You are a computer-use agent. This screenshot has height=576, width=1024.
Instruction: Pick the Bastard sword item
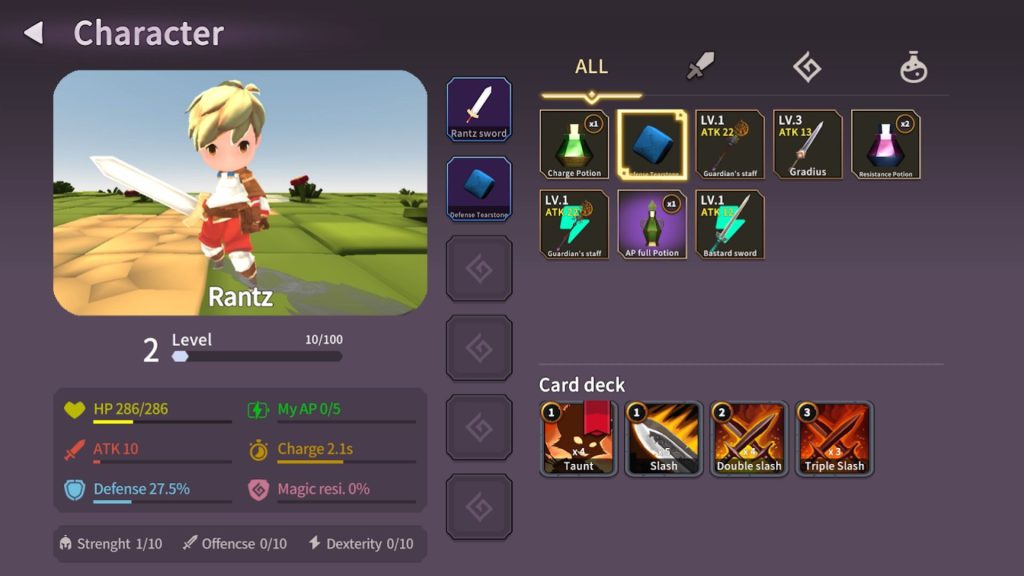coord(730,224)
